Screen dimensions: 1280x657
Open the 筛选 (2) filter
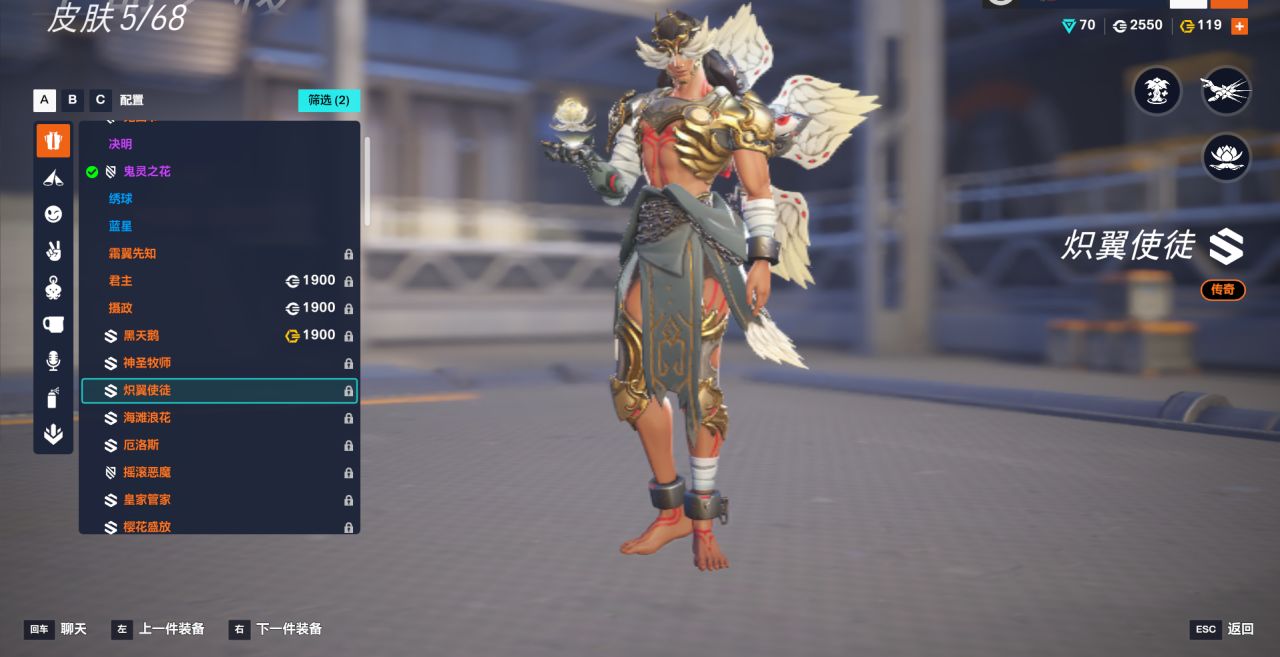(x=329, y=100)
